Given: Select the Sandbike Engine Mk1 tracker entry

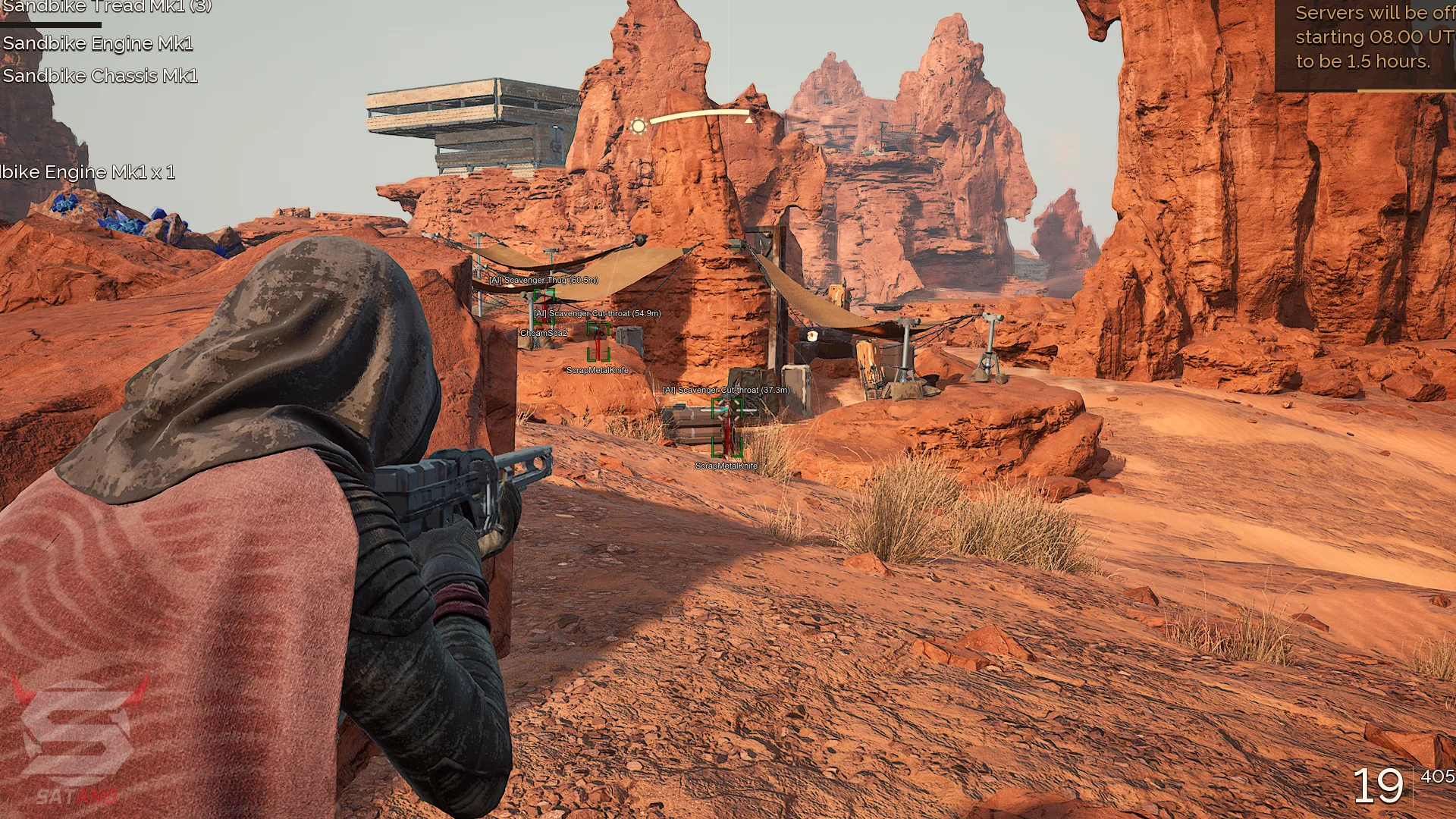Looking at the screenshot, I should [98, 44].
